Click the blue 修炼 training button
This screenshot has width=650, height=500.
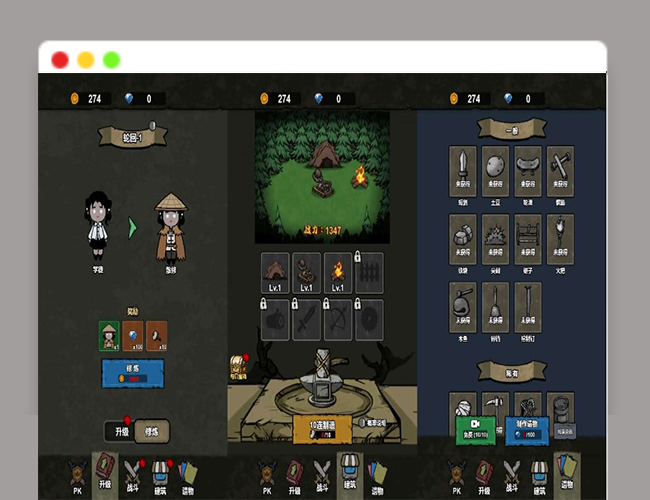[133, 373]
